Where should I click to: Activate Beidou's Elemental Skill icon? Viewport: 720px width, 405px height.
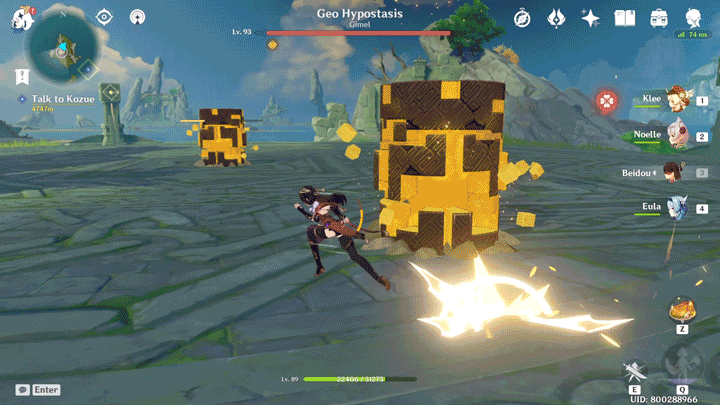coord(634,372)
